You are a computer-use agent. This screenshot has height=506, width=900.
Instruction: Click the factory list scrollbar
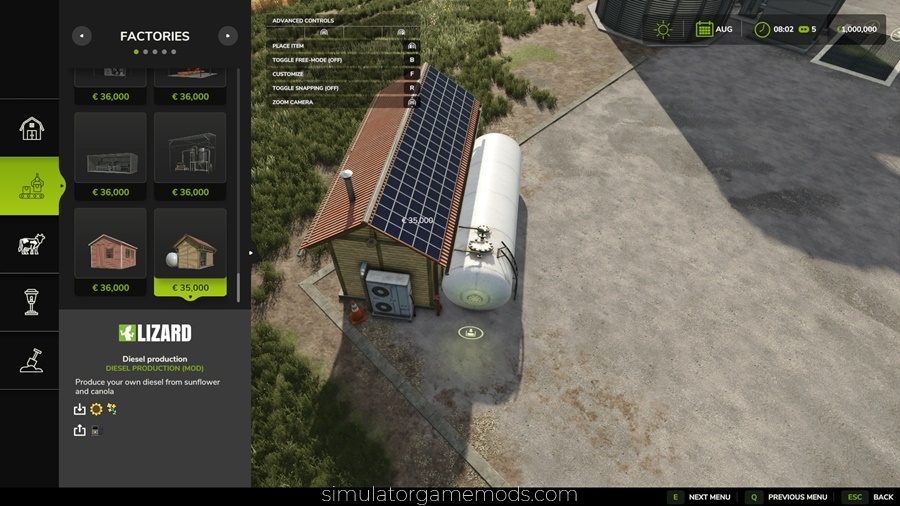click(x=238, y=180)
